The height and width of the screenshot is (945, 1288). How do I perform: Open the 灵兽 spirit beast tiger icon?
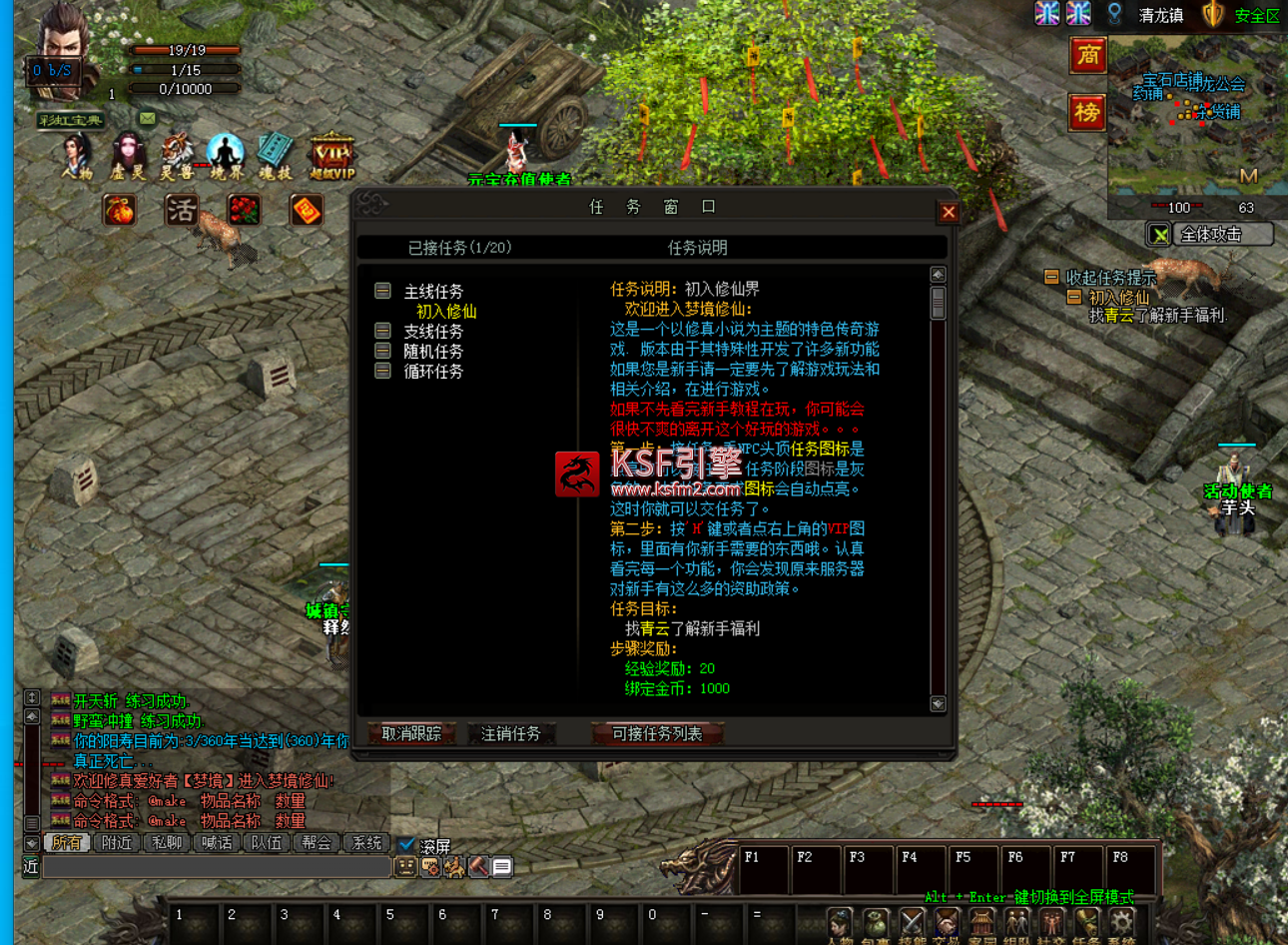(x=178, y=156)
